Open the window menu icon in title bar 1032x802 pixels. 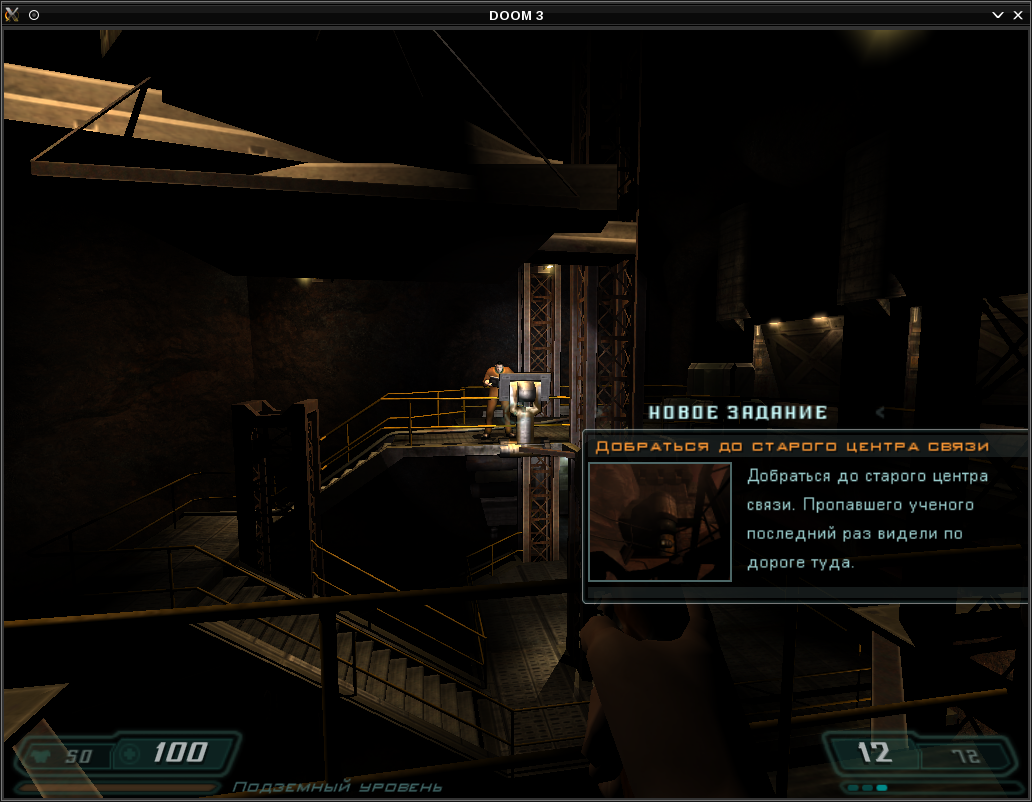tap(12, 15)
